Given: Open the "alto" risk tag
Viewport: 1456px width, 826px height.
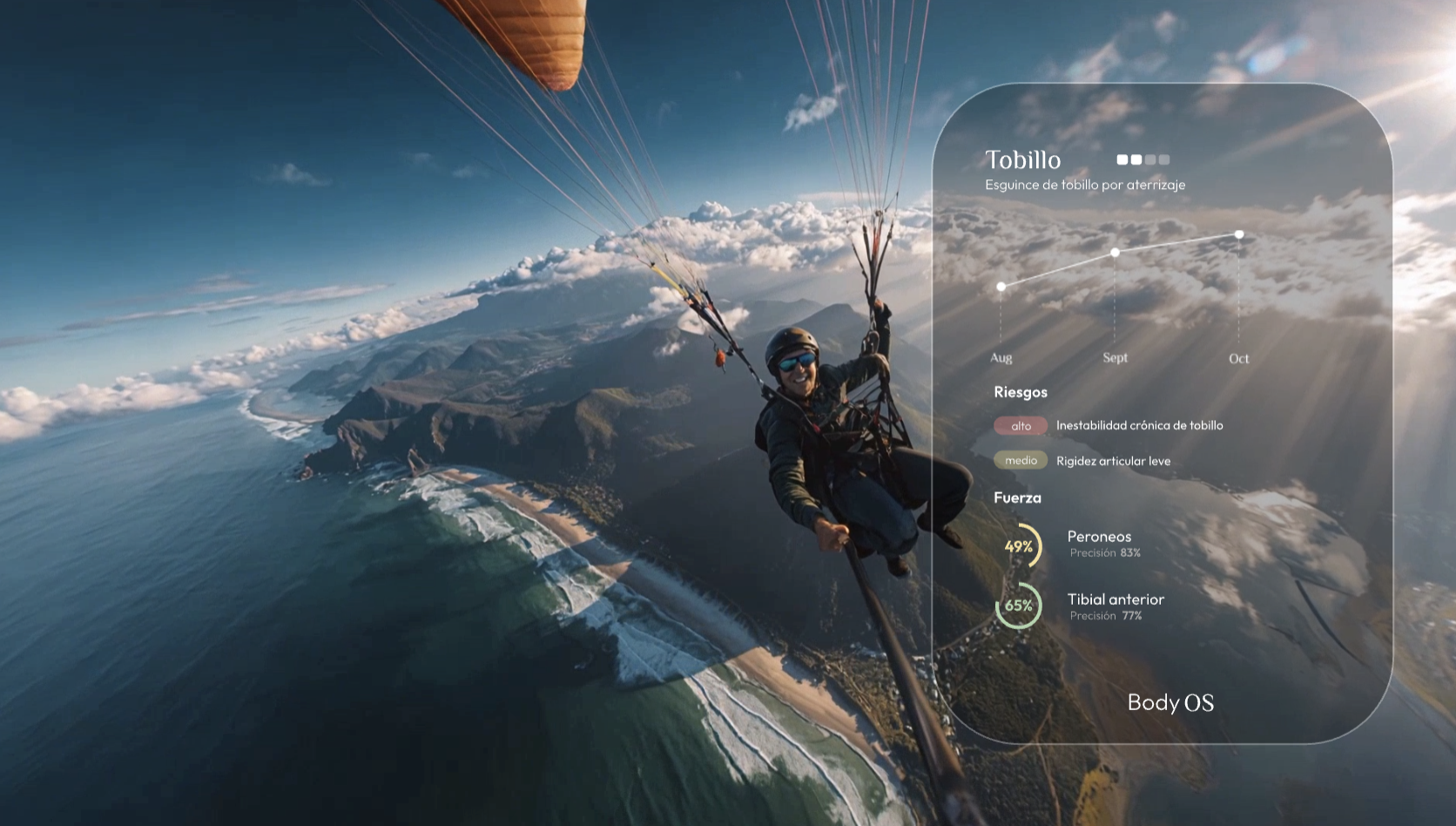Looking at the screenshot, I should [1021, 426].
